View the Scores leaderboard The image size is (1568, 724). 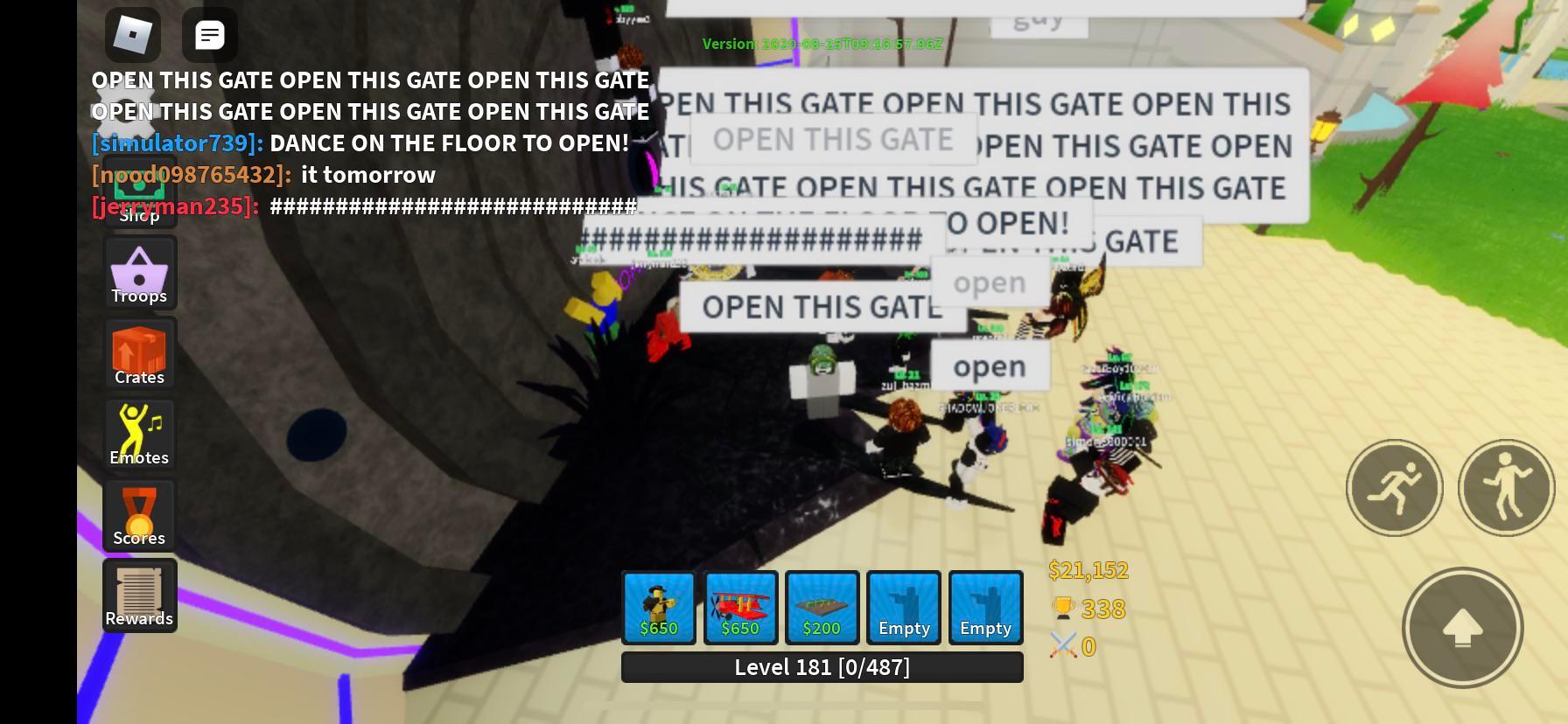pos(139,515)
